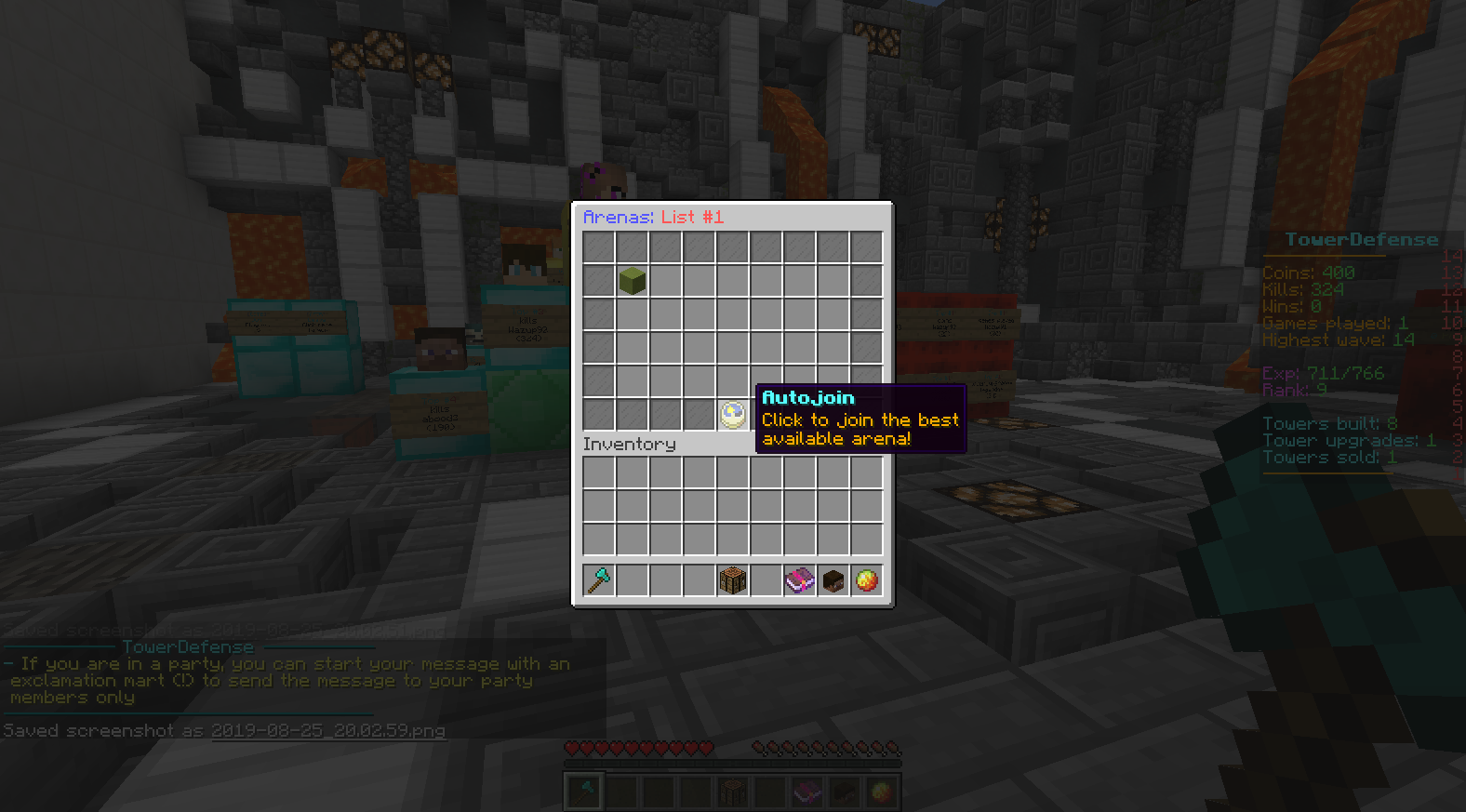Select the player head item in the hotbar
1466x812 pixels.
tap(846, 791)
